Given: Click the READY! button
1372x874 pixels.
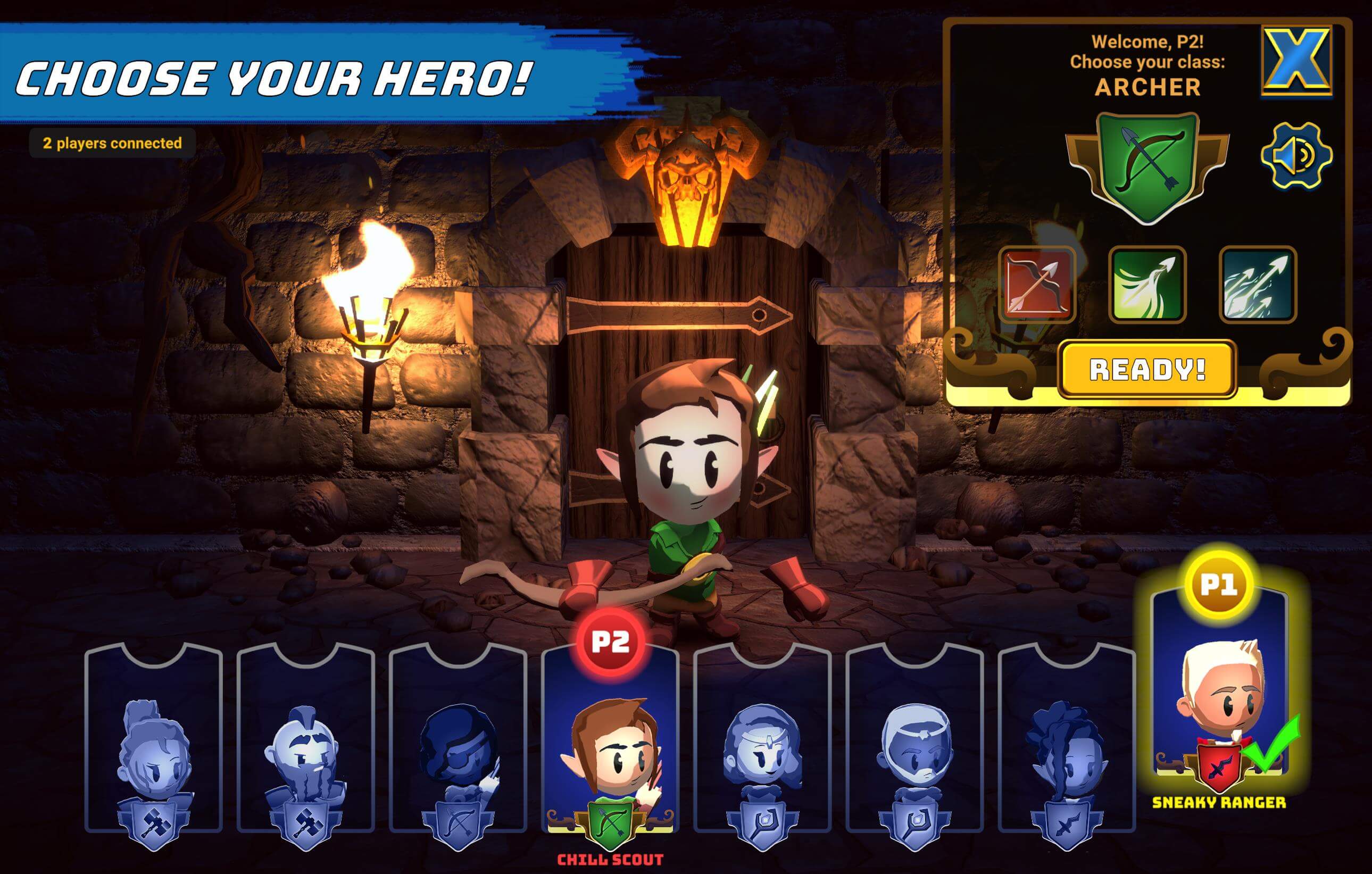Looking at the screenshot, I should pos(1147,369).
